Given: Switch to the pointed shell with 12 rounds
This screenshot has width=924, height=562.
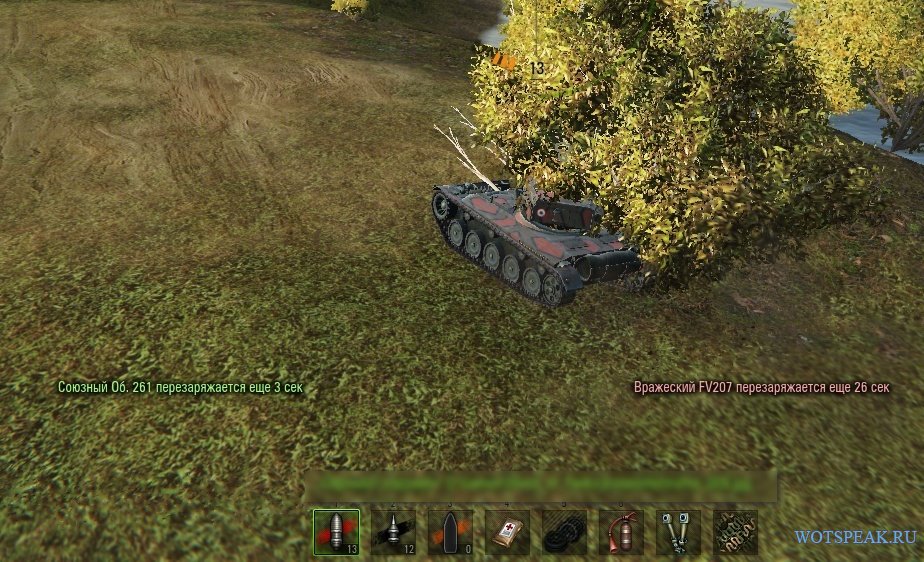Looking at the screenshot, I should 393,531.
